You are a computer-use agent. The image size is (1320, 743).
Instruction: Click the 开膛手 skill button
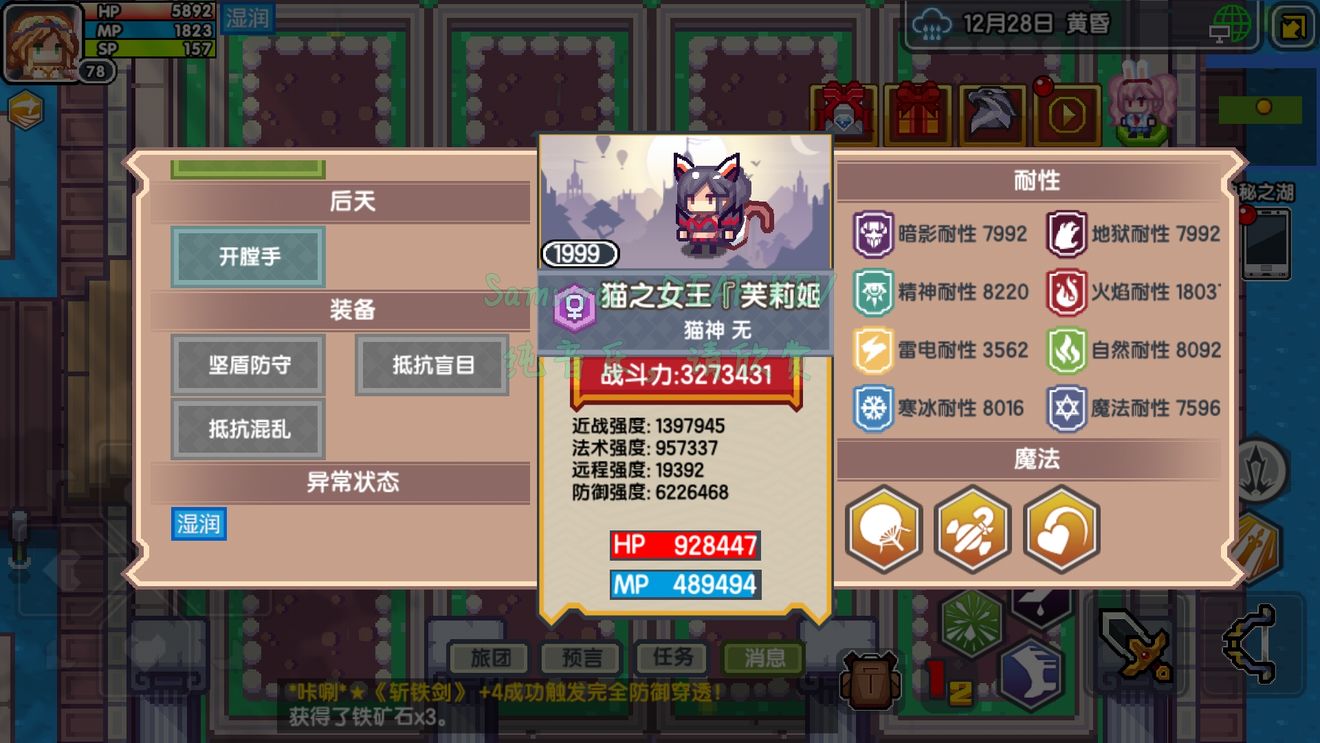click(x=246, y=257)
